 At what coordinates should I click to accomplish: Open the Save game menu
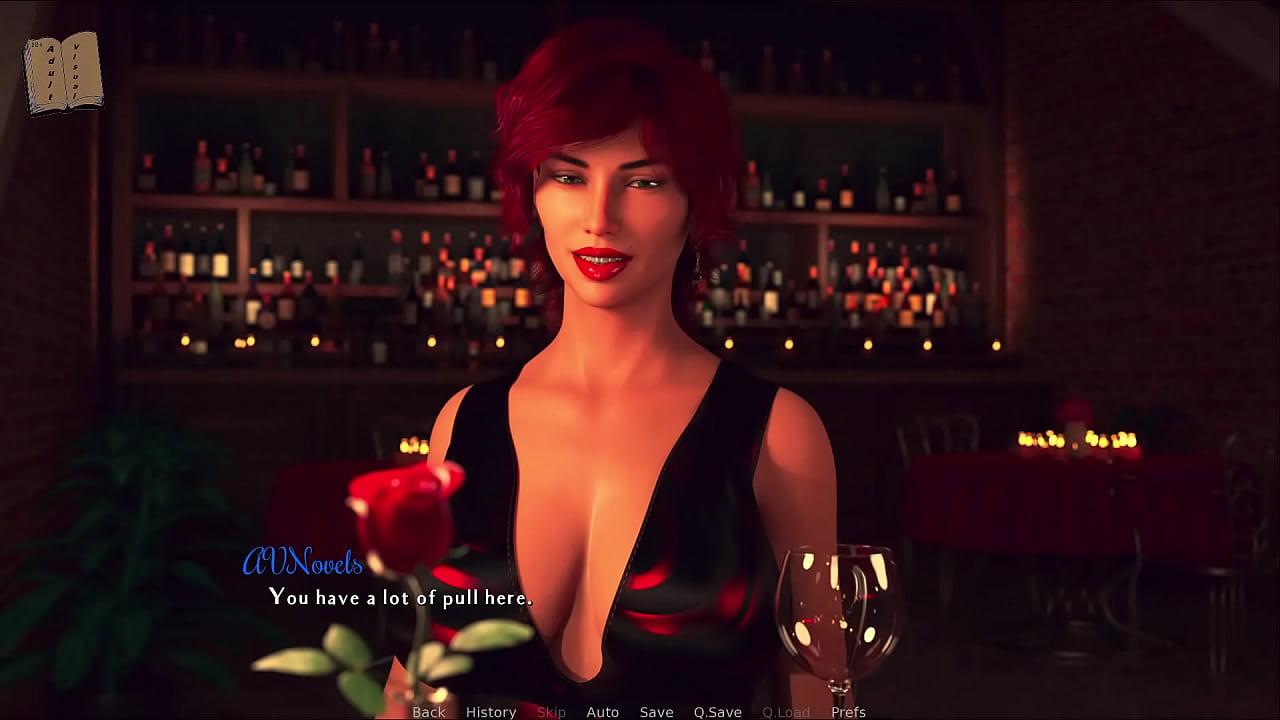tap(656, 712)
